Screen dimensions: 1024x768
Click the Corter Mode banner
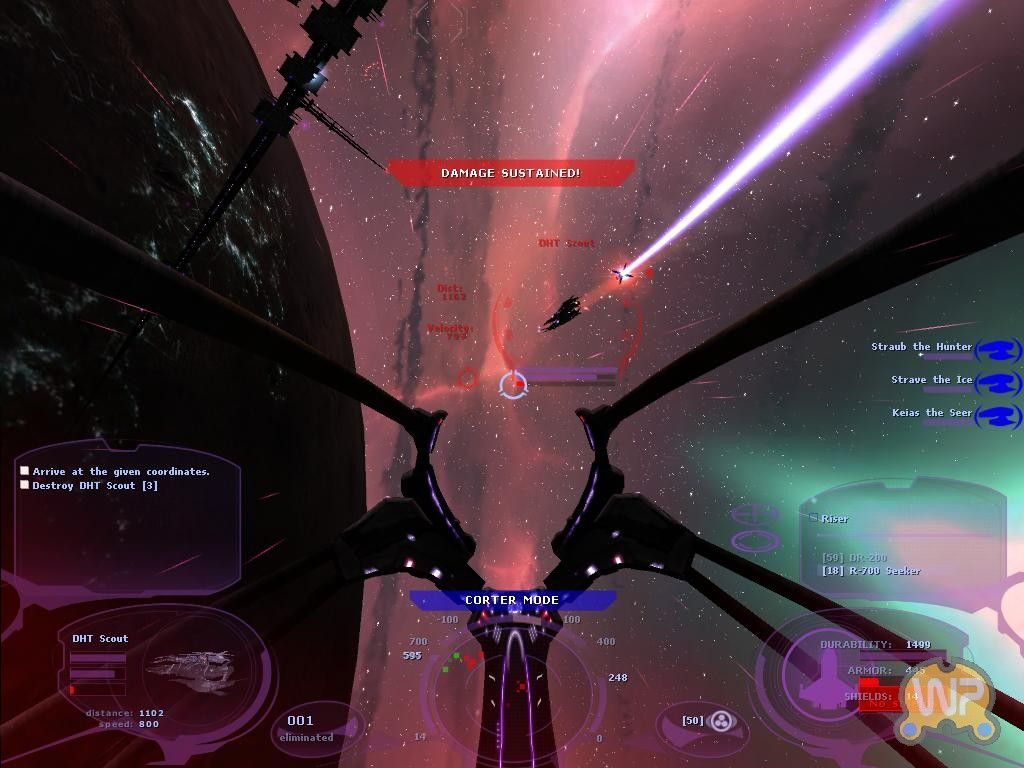tap(512, 600)
